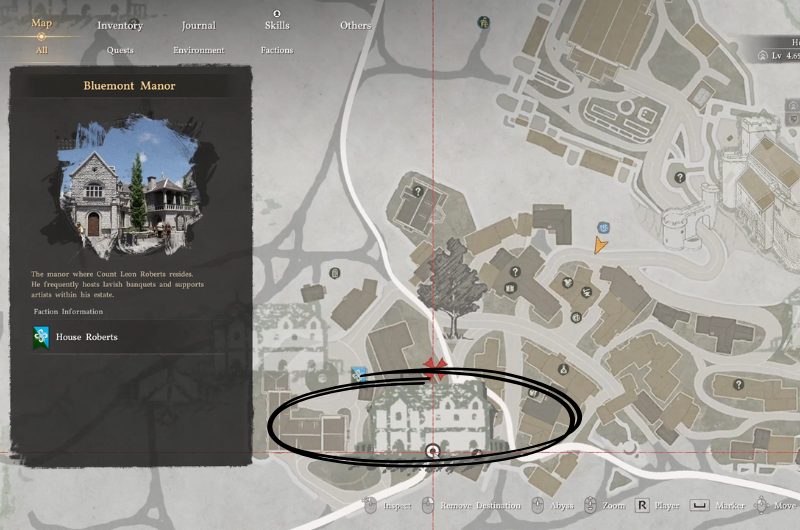Viewport: 800px width, 530px height.
Task: Show All map markers filter
Action: pos(41,50)
